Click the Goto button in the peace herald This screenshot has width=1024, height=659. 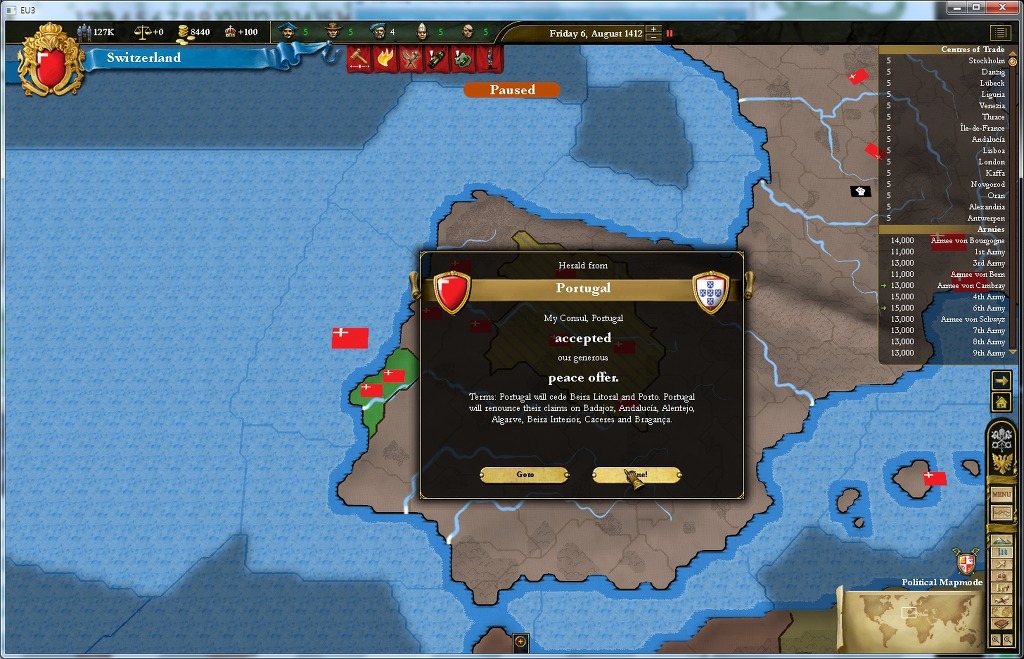point(525,475)
